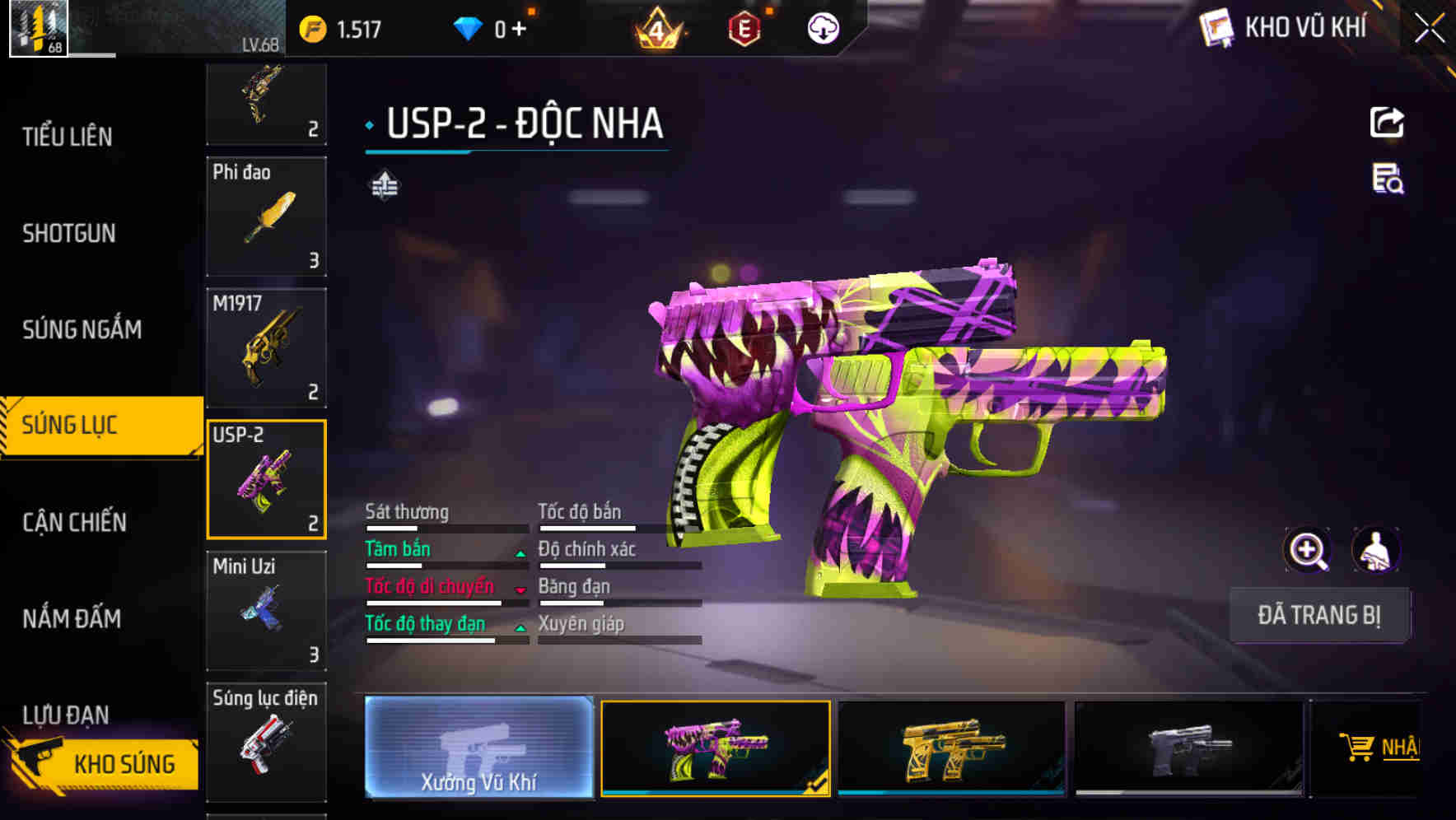1456x820 pixels.
Task: Open the Phi đao item slot
Action: tap(265, 217)
